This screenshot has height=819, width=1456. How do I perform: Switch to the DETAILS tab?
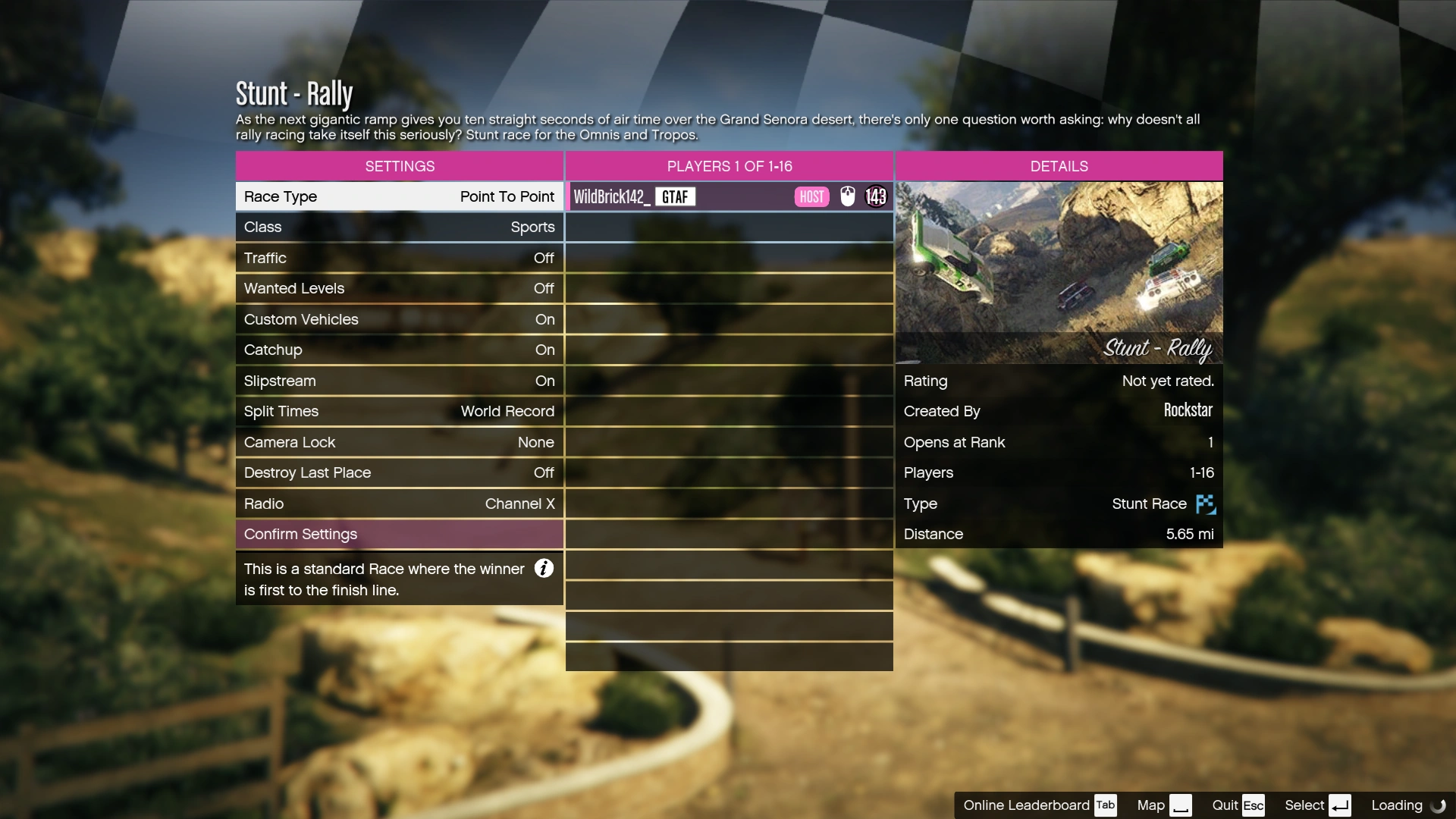(1059, 165)
